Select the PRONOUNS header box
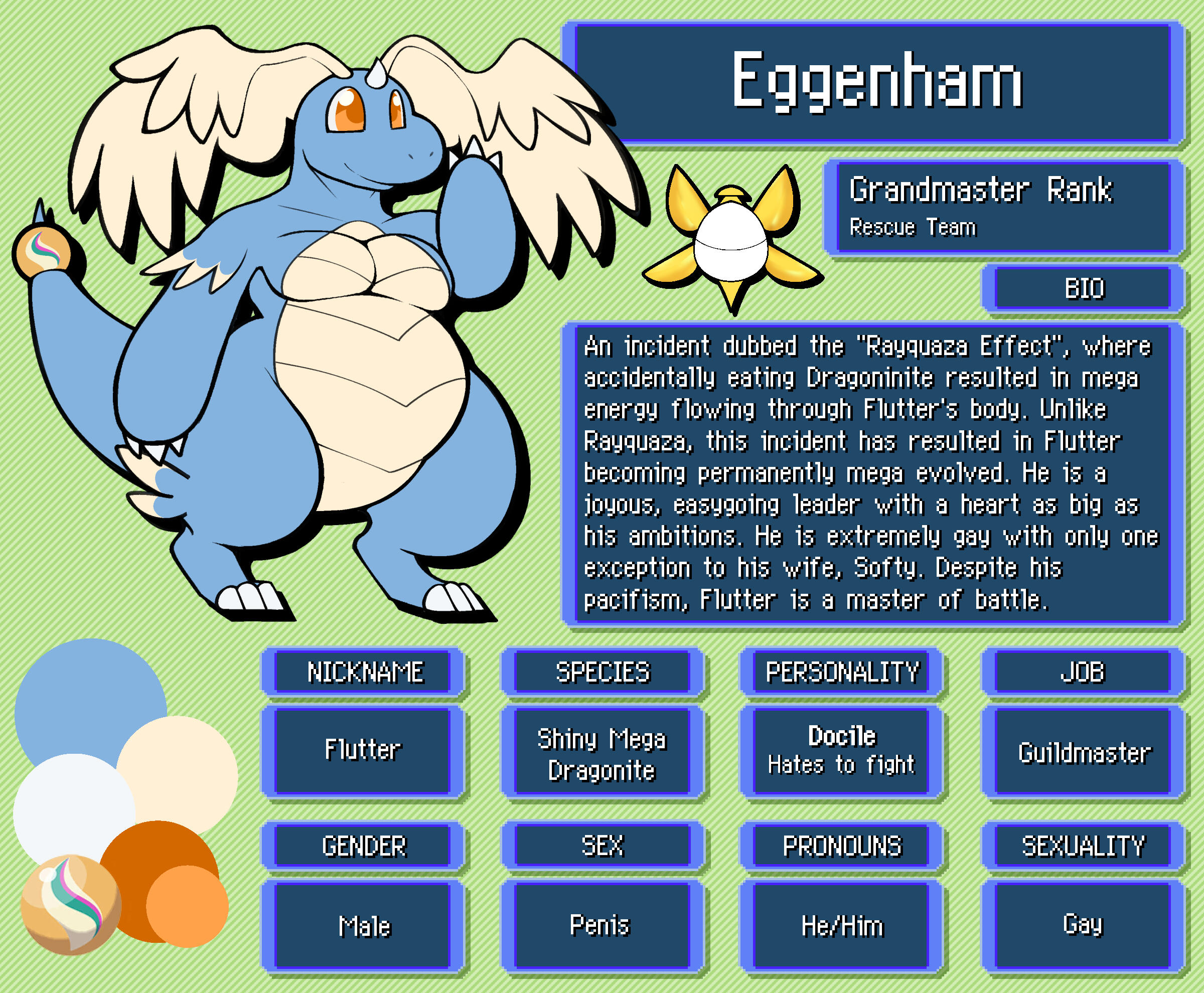1204x993 pixels. (841, 846)
